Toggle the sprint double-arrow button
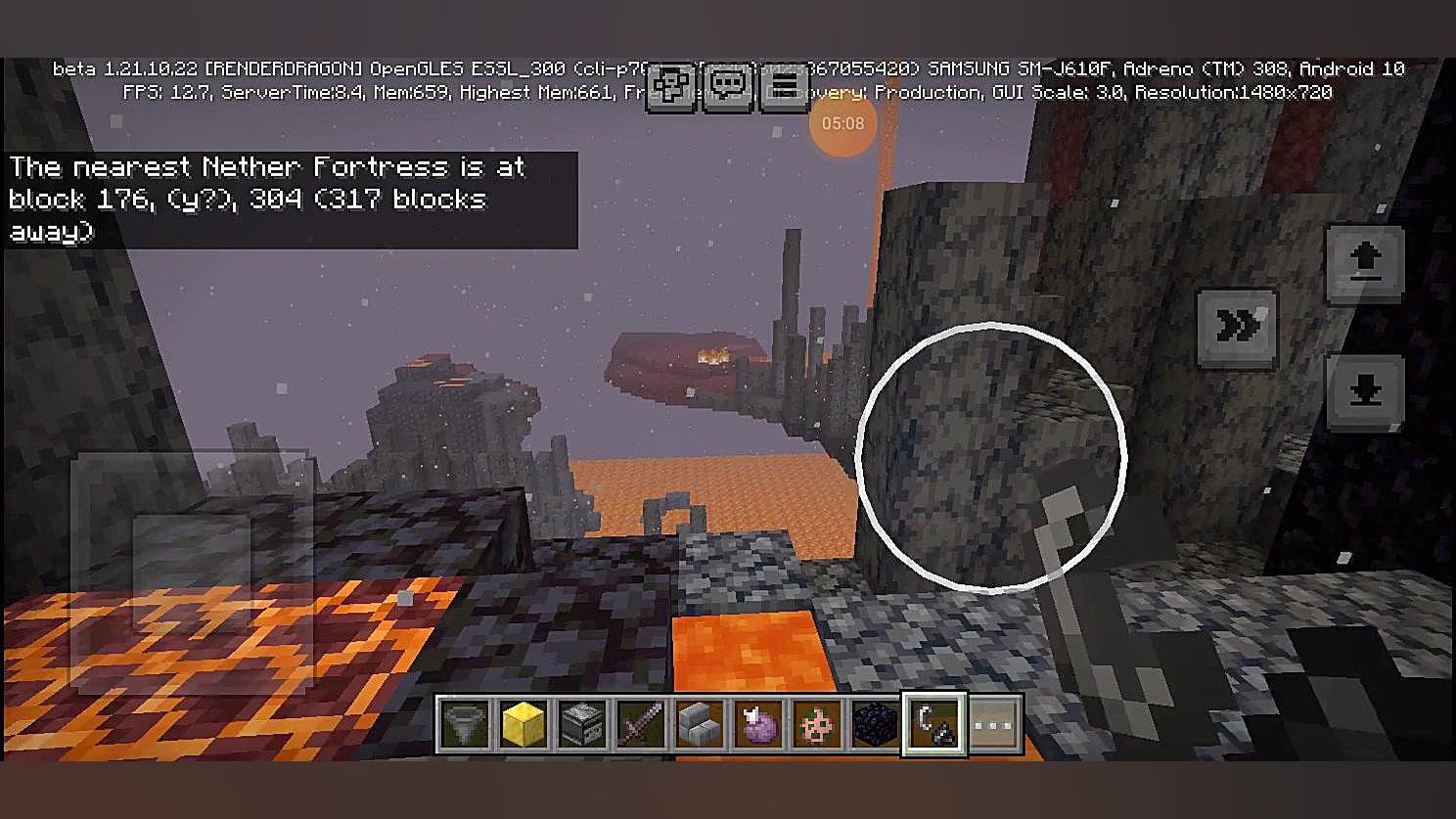Viewport: 1456px width, 819px height. pyautogui.click(x=1237, y=328)
